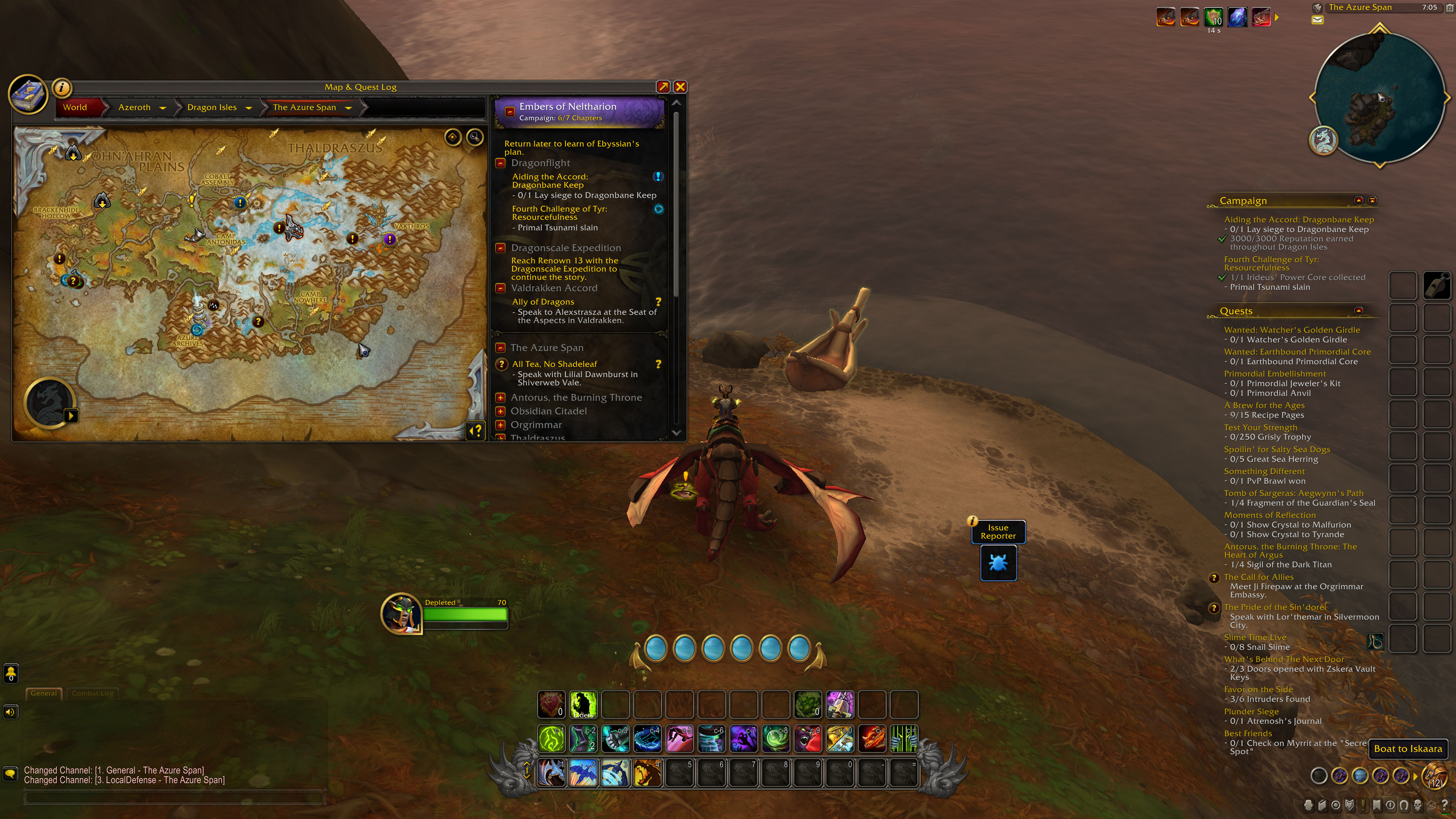Viewport: 1456px width, 819px height.
Task: Select the World breadcrumb tab
Action: click(x=75, y=107)
